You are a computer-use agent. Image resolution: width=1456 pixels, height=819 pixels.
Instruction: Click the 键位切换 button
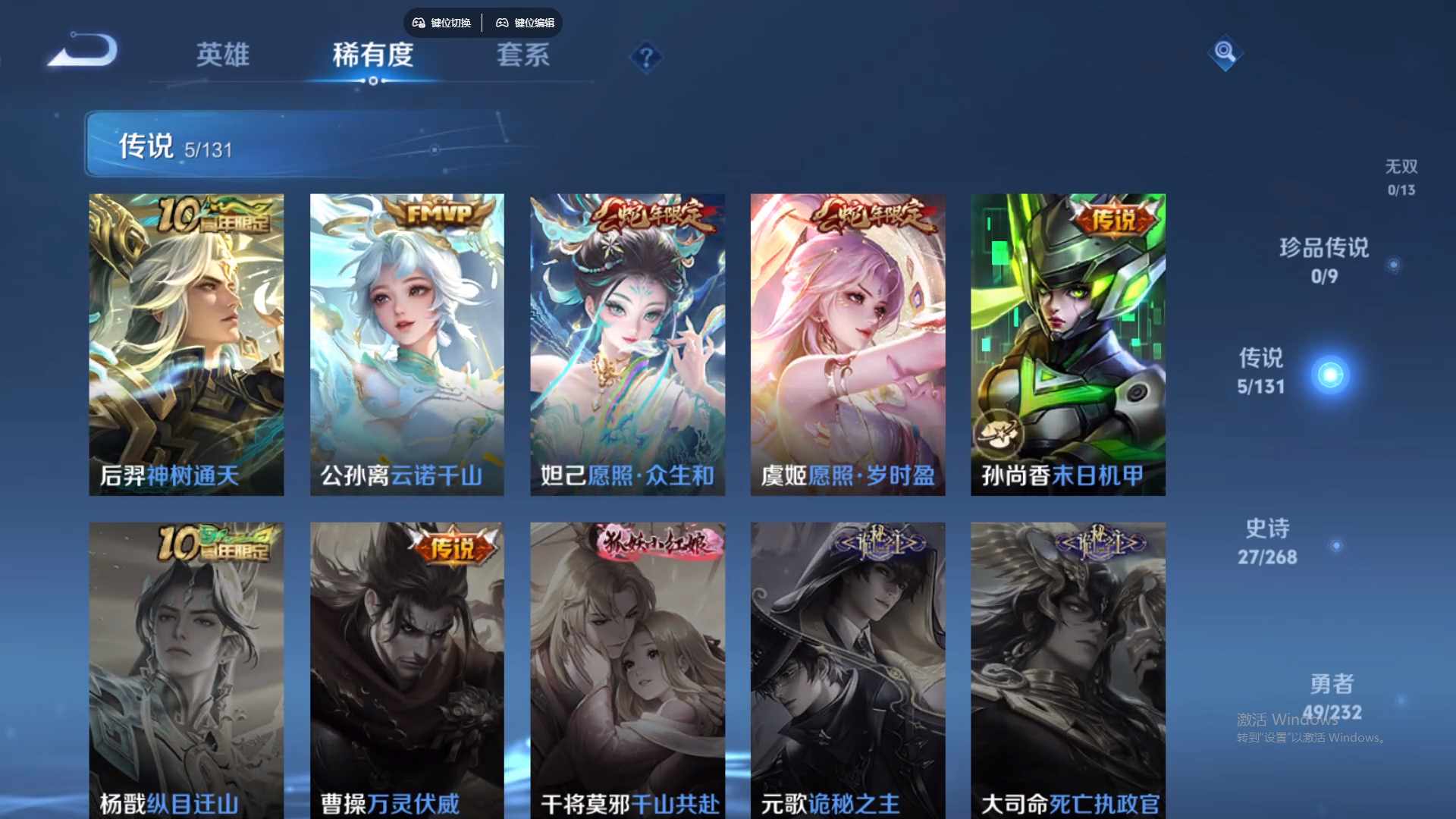[x=441, y=23]
